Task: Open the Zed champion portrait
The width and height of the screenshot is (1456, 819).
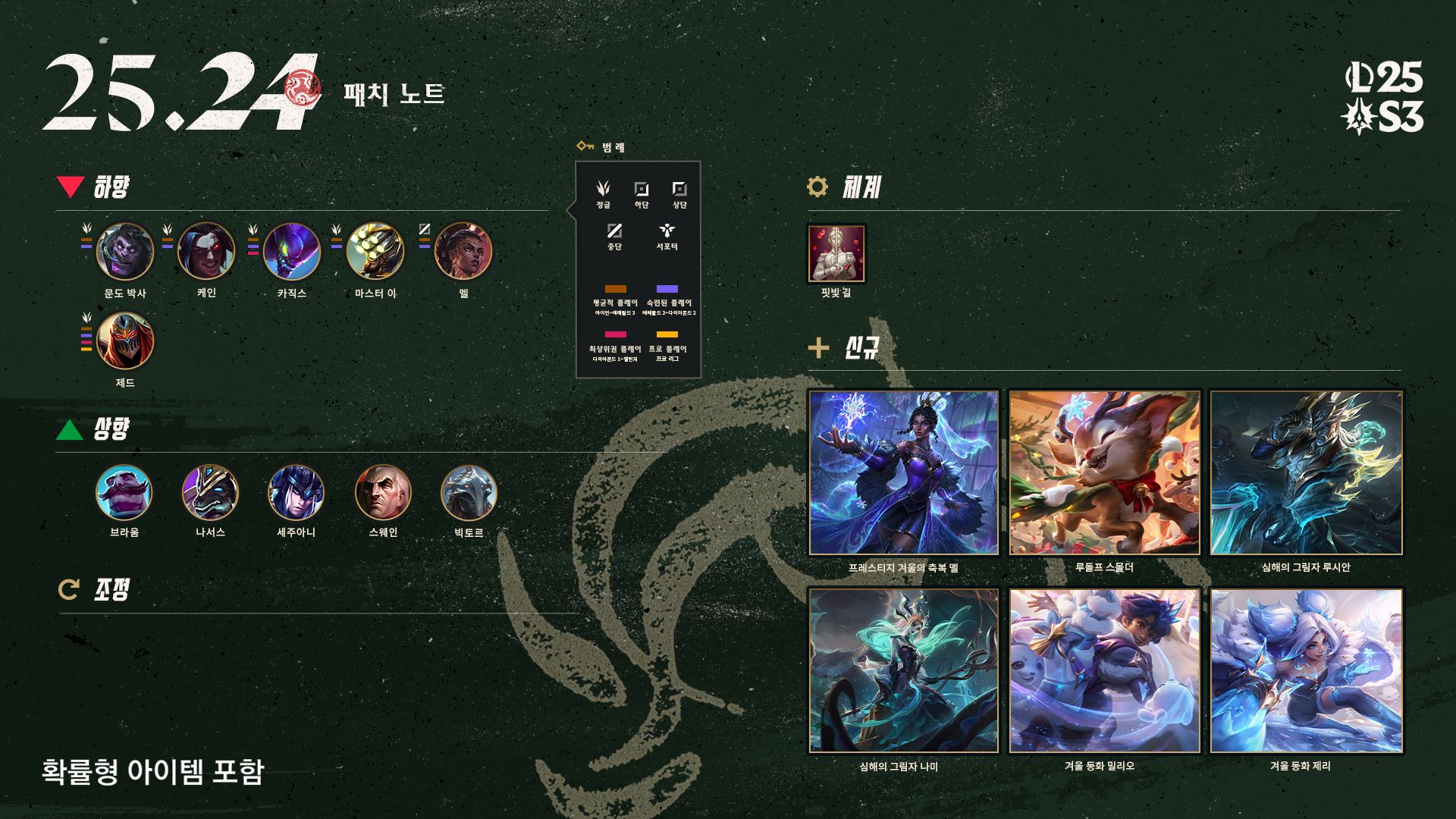Action: 125,341
